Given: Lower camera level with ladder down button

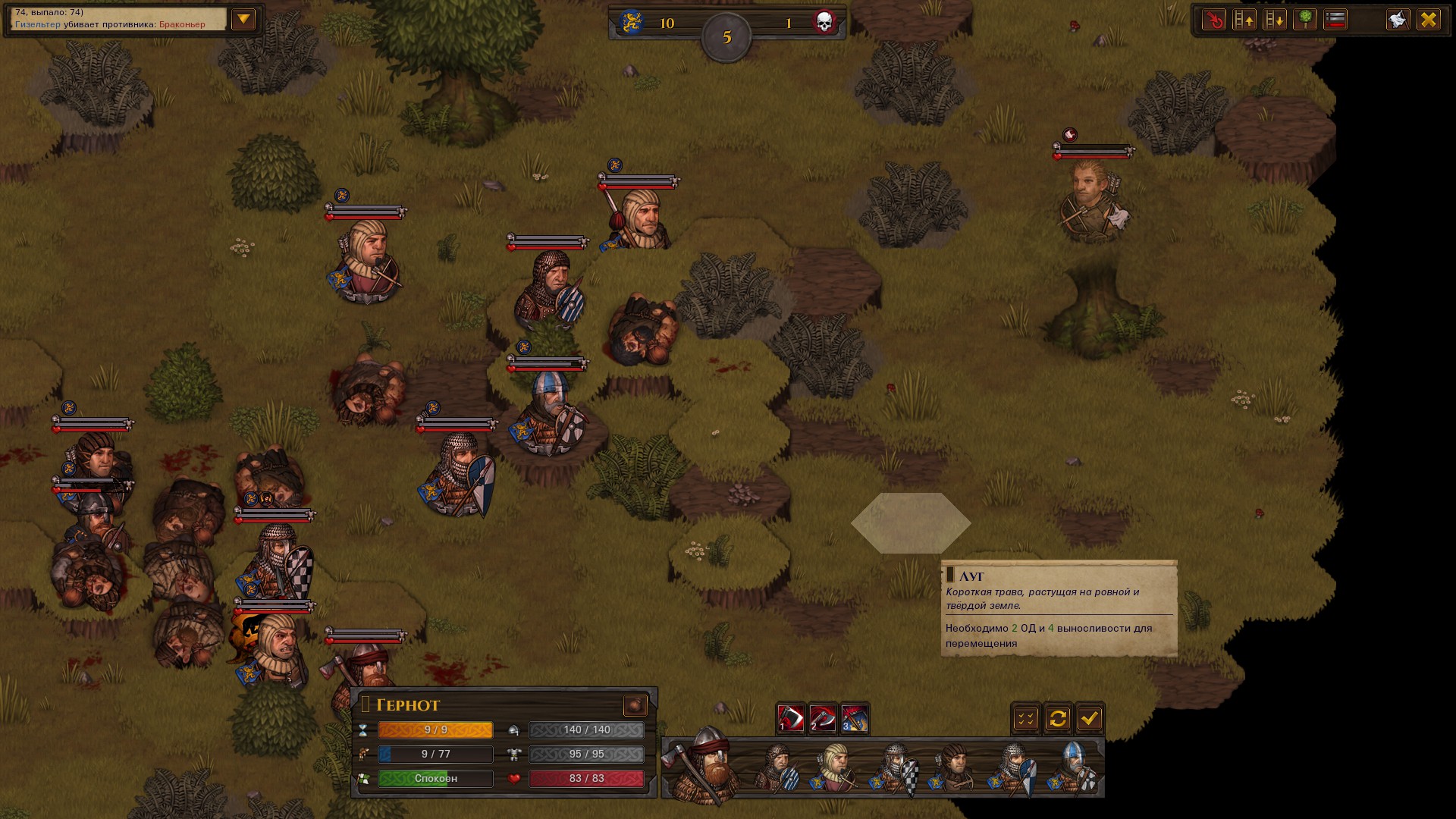Looking at the screenshot, I should click(1275, 20).
